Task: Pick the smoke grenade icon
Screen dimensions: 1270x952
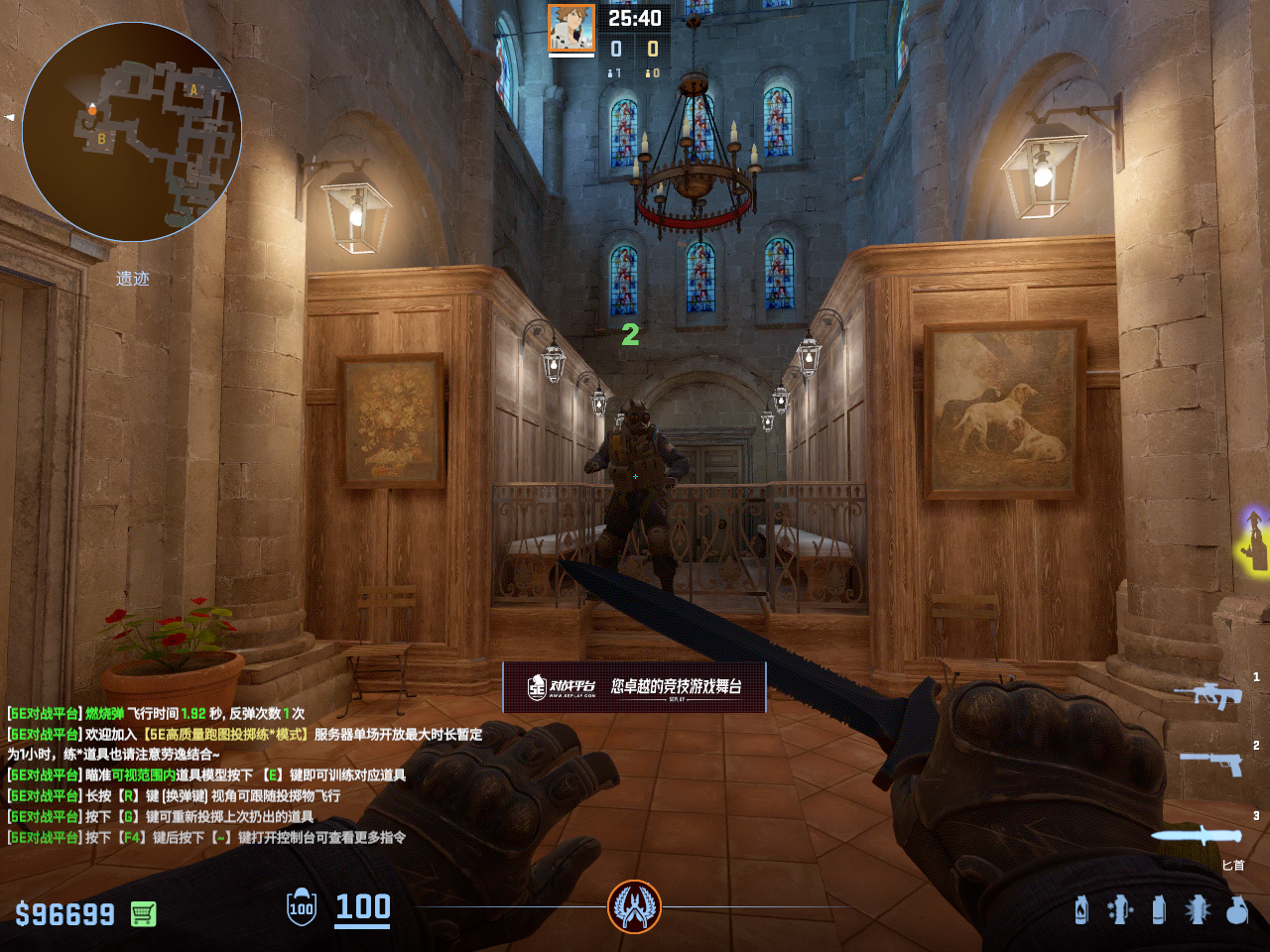Action: point(1159,909)
